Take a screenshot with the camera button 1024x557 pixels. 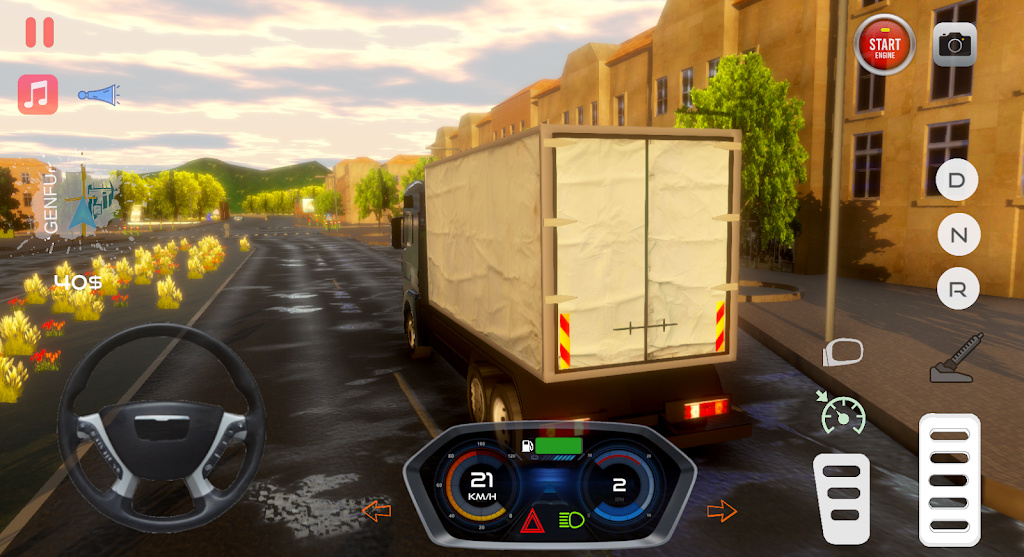[955, 44]
